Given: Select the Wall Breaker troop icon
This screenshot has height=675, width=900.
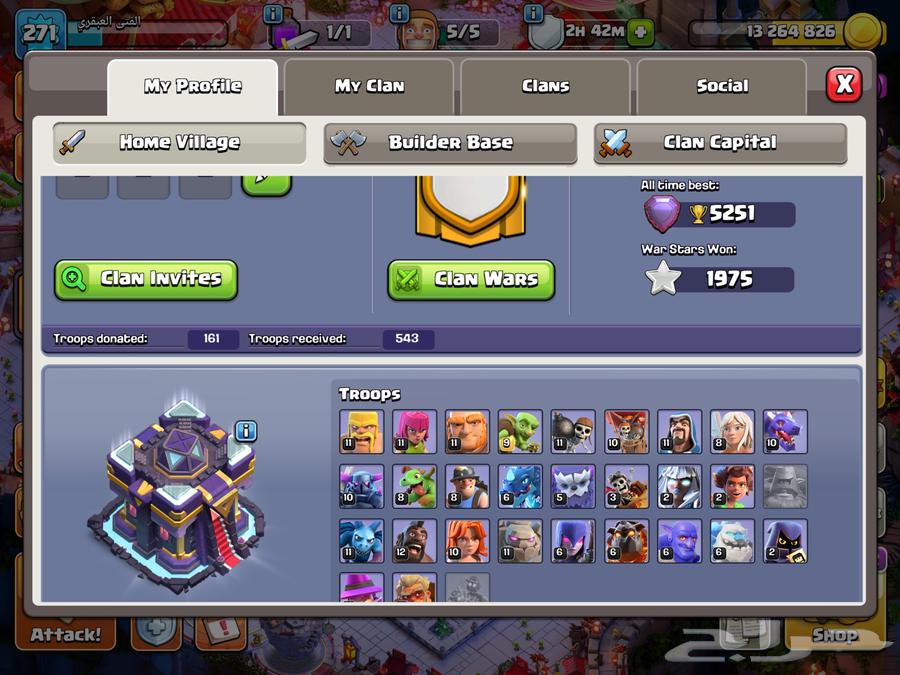Looking at the screenshot, I should [573, 431].
